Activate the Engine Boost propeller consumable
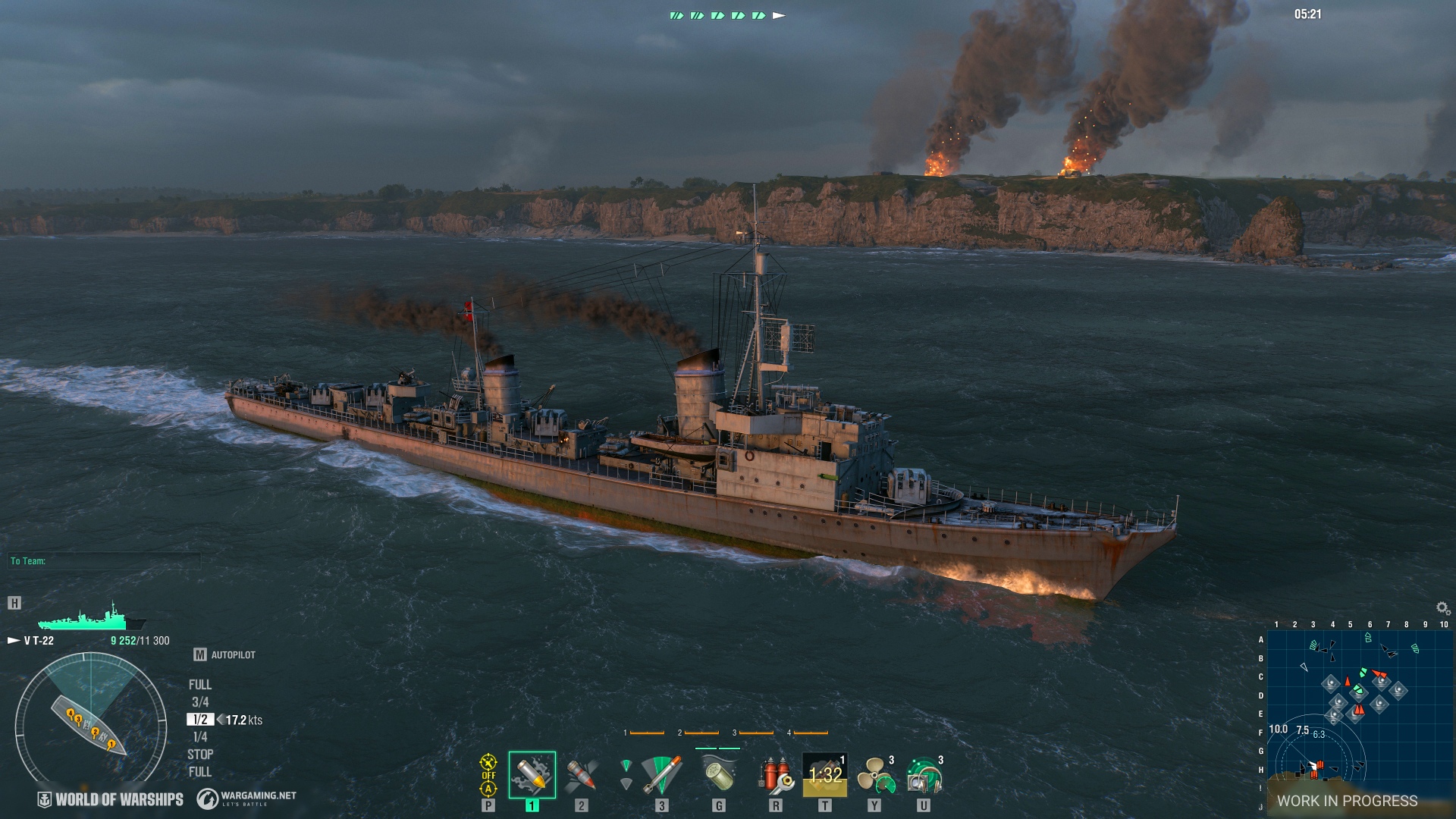This screenshot has height=819, width=1456. tap(876, 772)
